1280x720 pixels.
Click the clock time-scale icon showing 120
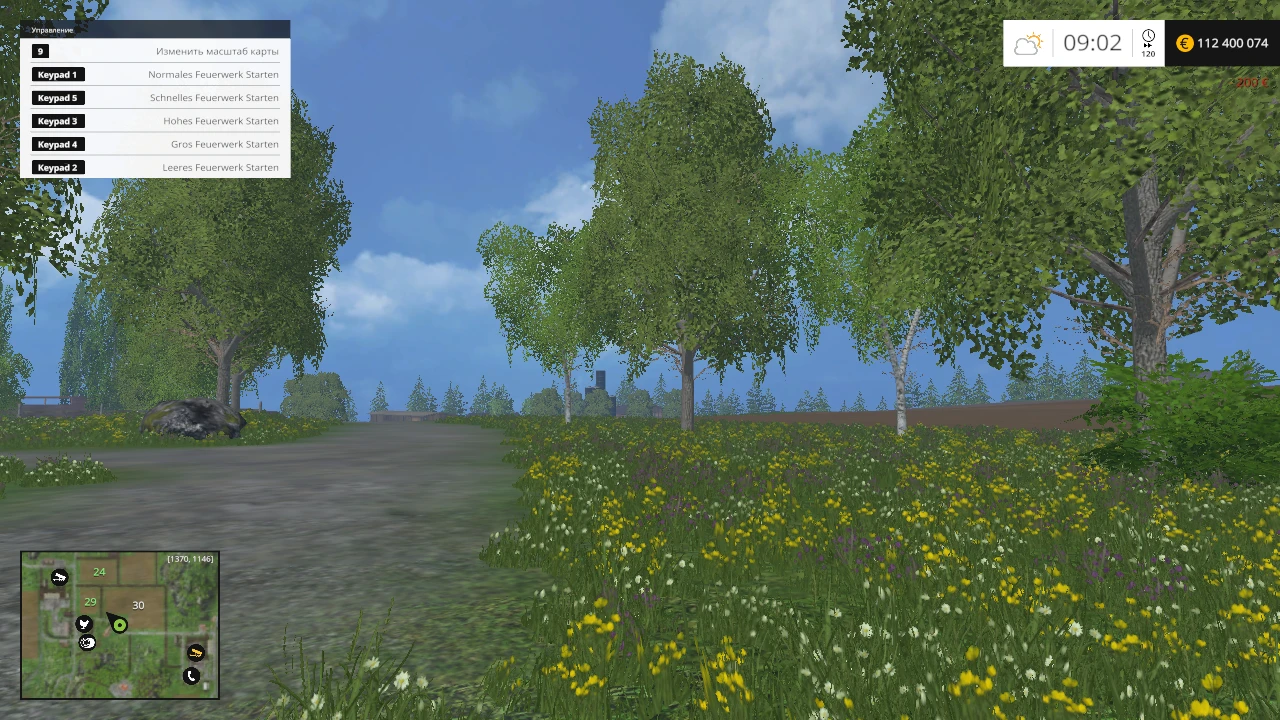(1148, 42)
